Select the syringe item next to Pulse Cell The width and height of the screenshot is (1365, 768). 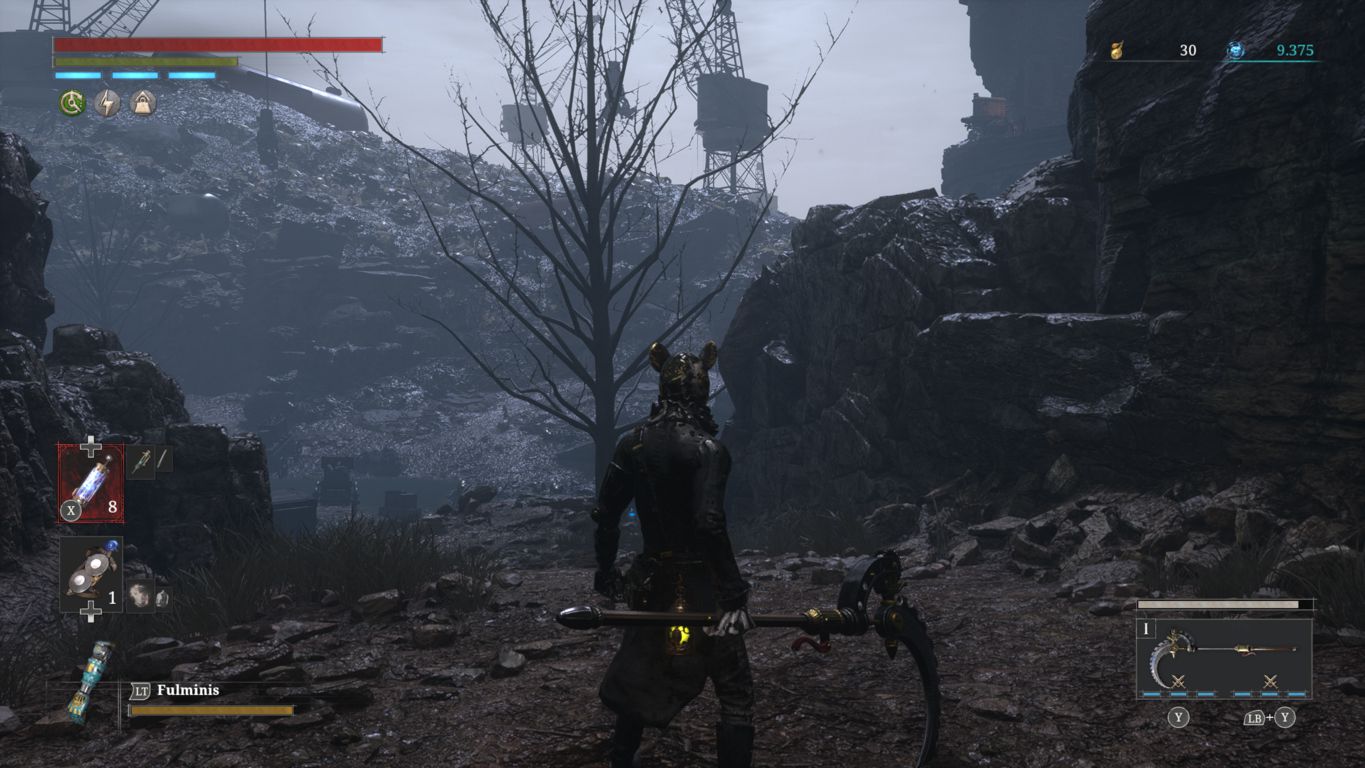(140, 461)
